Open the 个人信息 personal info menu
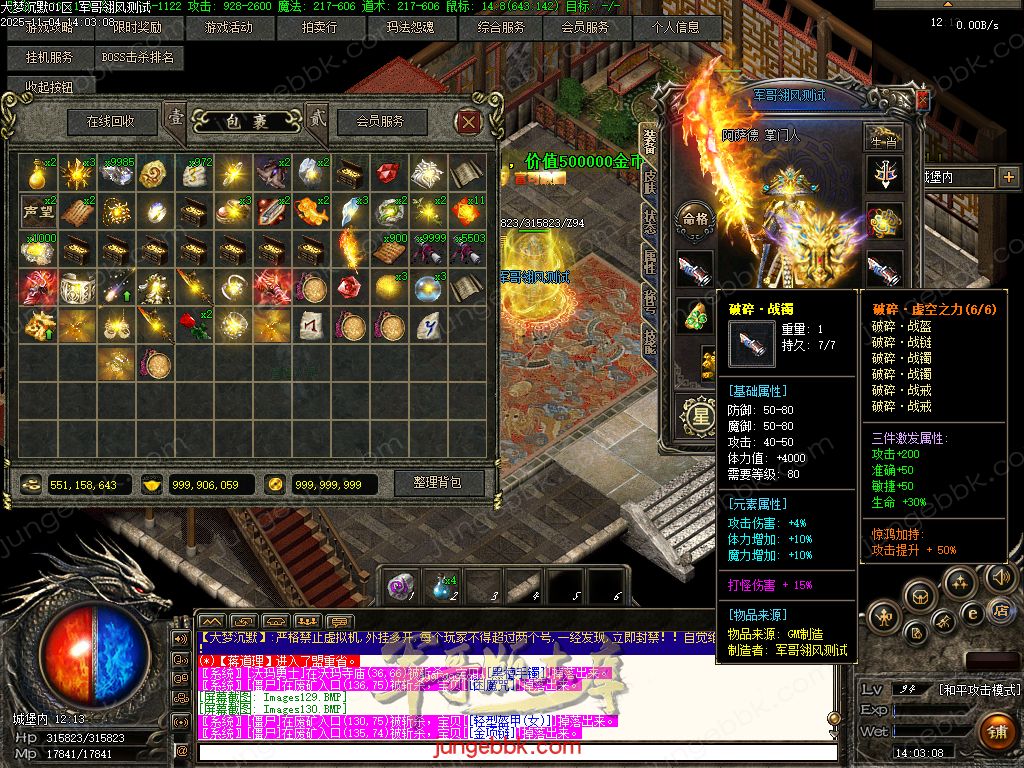This screenshot has width=1024, height=768. tap(676, 27)
